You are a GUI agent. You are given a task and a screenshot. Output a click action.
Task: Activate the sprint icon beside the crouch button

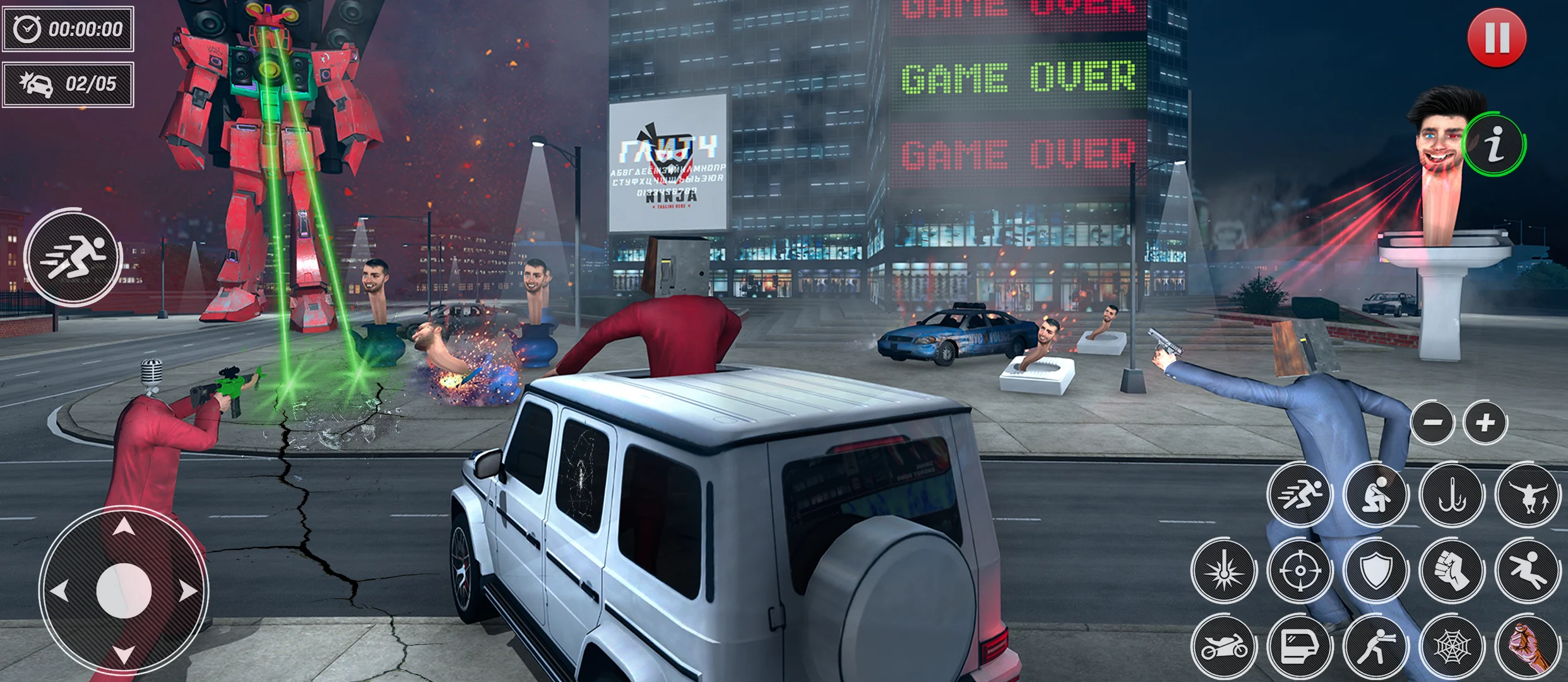(x=1299, y=495)
